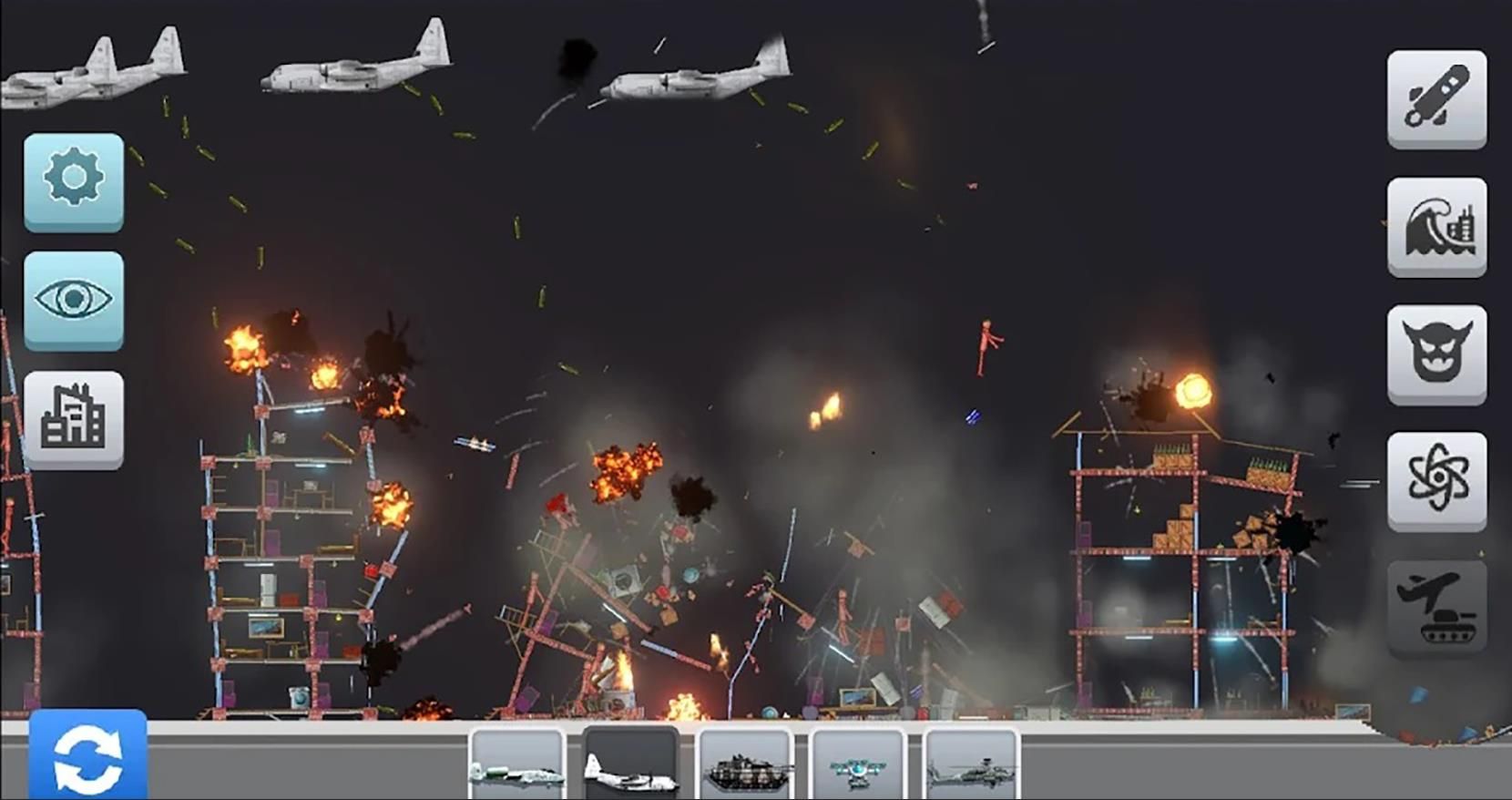Image resolution: width=1512 pixels, height=800 pixels.
Task: Pick the atom nuclear category
Action: (x=1436, y=480)
